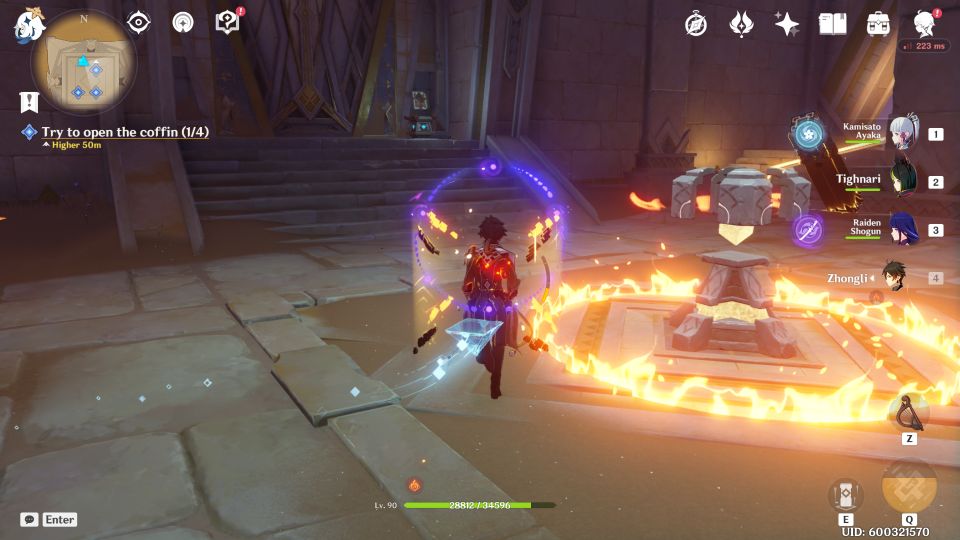960x540 pixels.
Task: Open the compass adventure icon
Action: 696,24
